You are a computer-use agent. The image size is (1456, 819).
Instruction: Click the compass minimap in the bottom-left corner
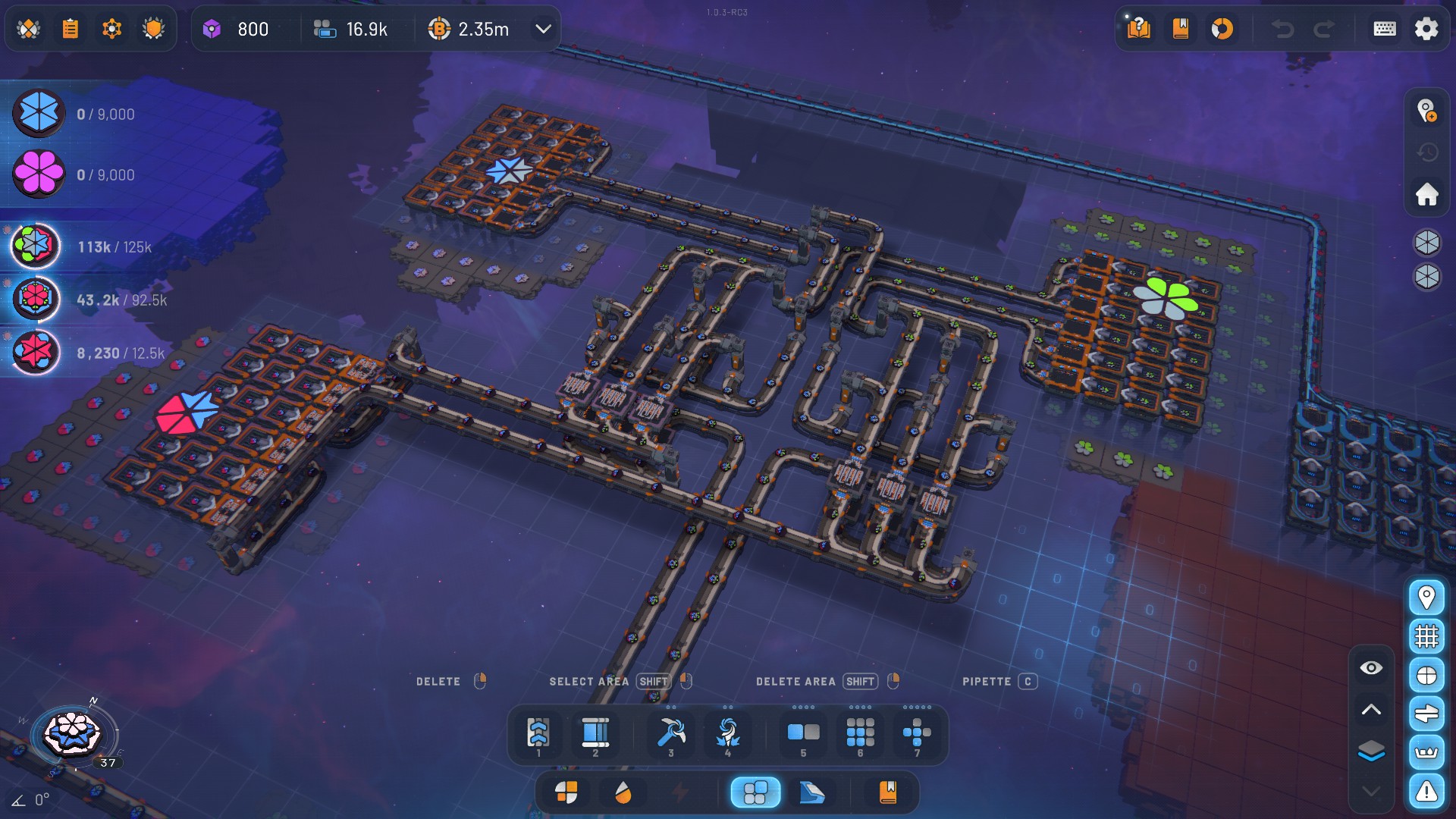70,733
